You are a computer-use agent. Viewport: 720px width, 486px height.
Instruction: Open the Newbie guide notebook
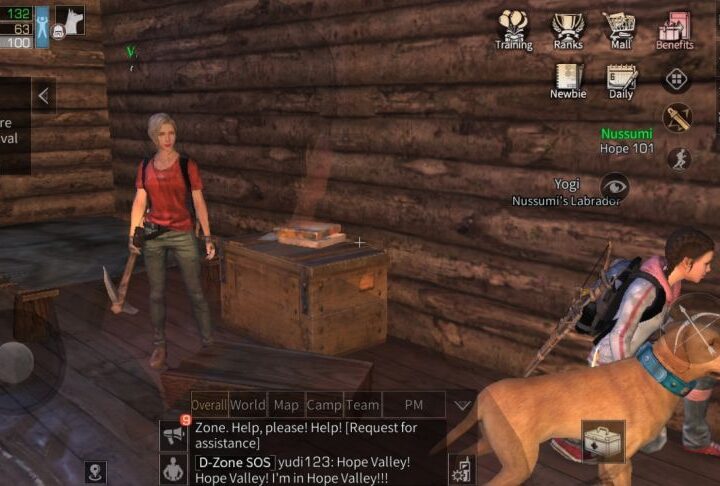(568, 80)
